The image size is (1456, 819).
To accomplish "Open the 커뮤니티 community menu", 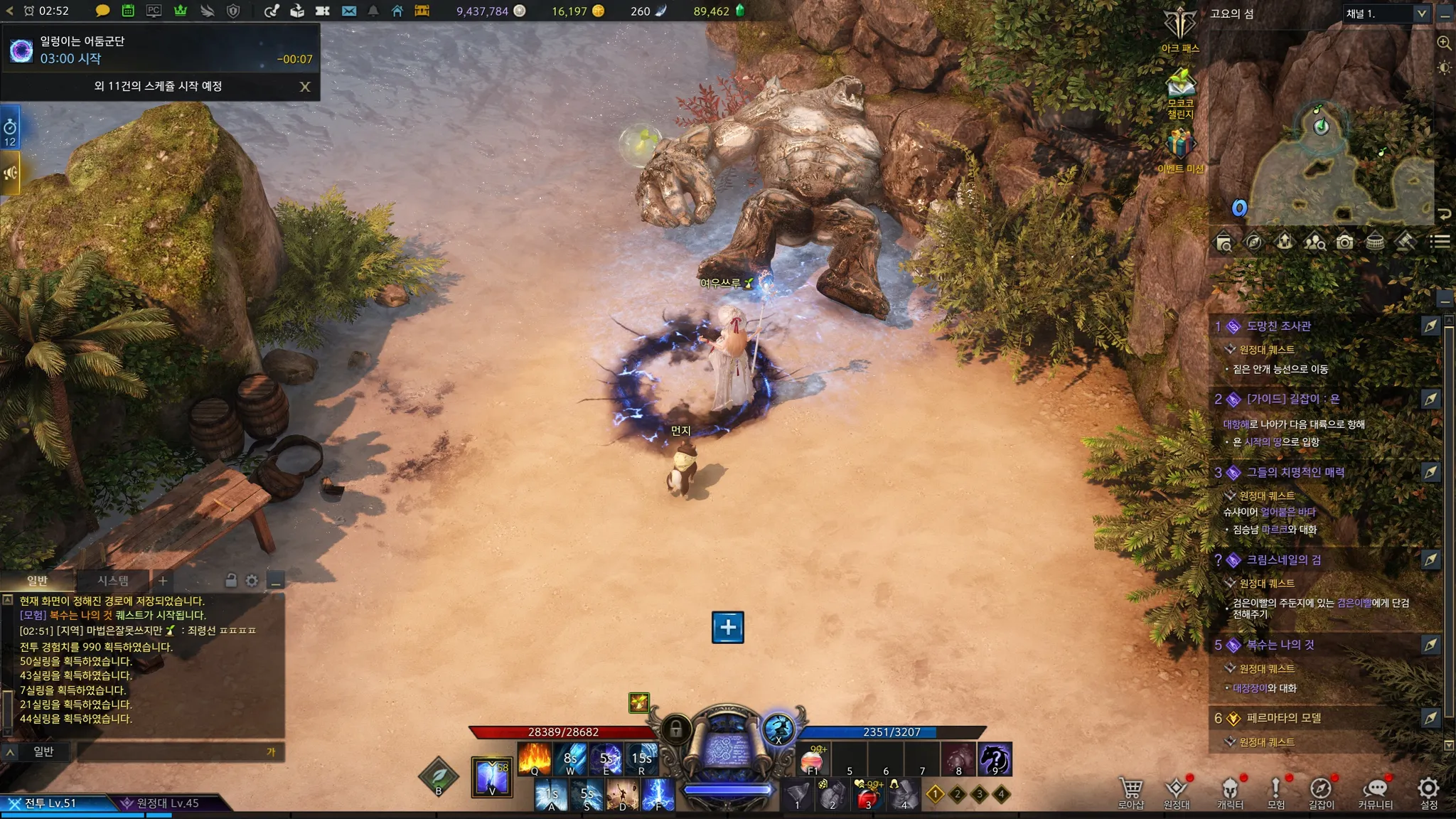I will pyautogui.click(x=1375, y=793).
